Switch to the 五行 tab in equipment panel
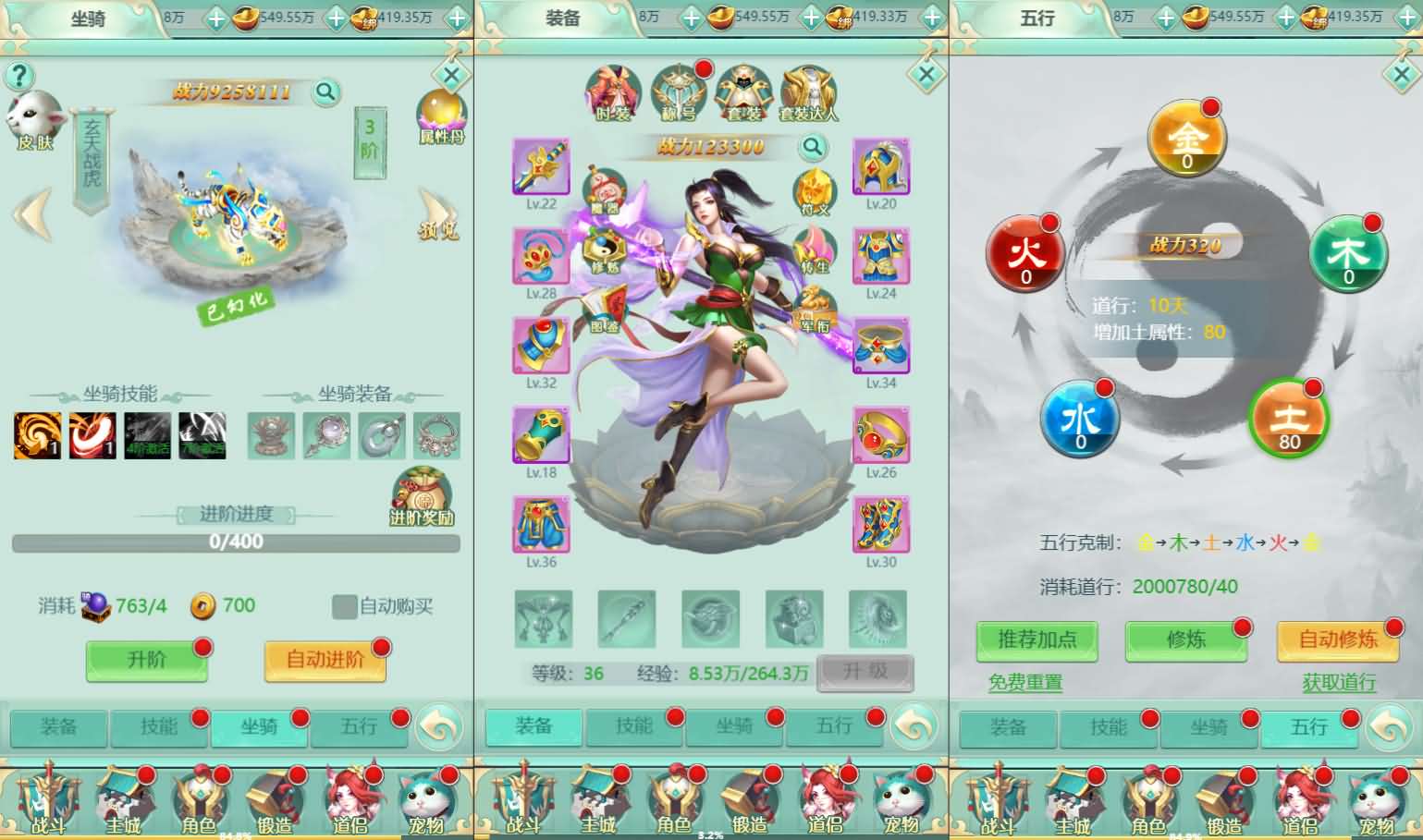The image size is (1423, 840). [833, 726]
